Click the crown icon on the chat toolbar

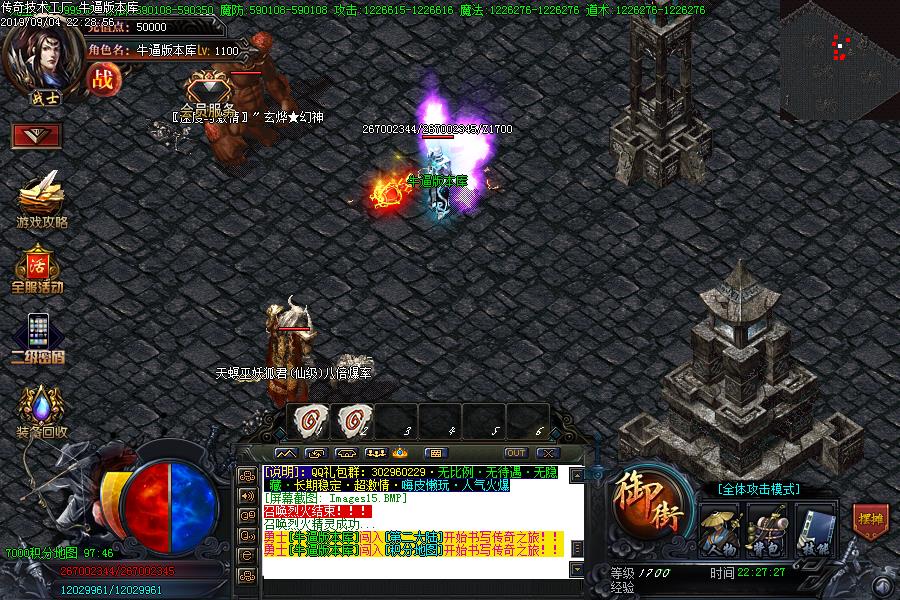point(398,453)
